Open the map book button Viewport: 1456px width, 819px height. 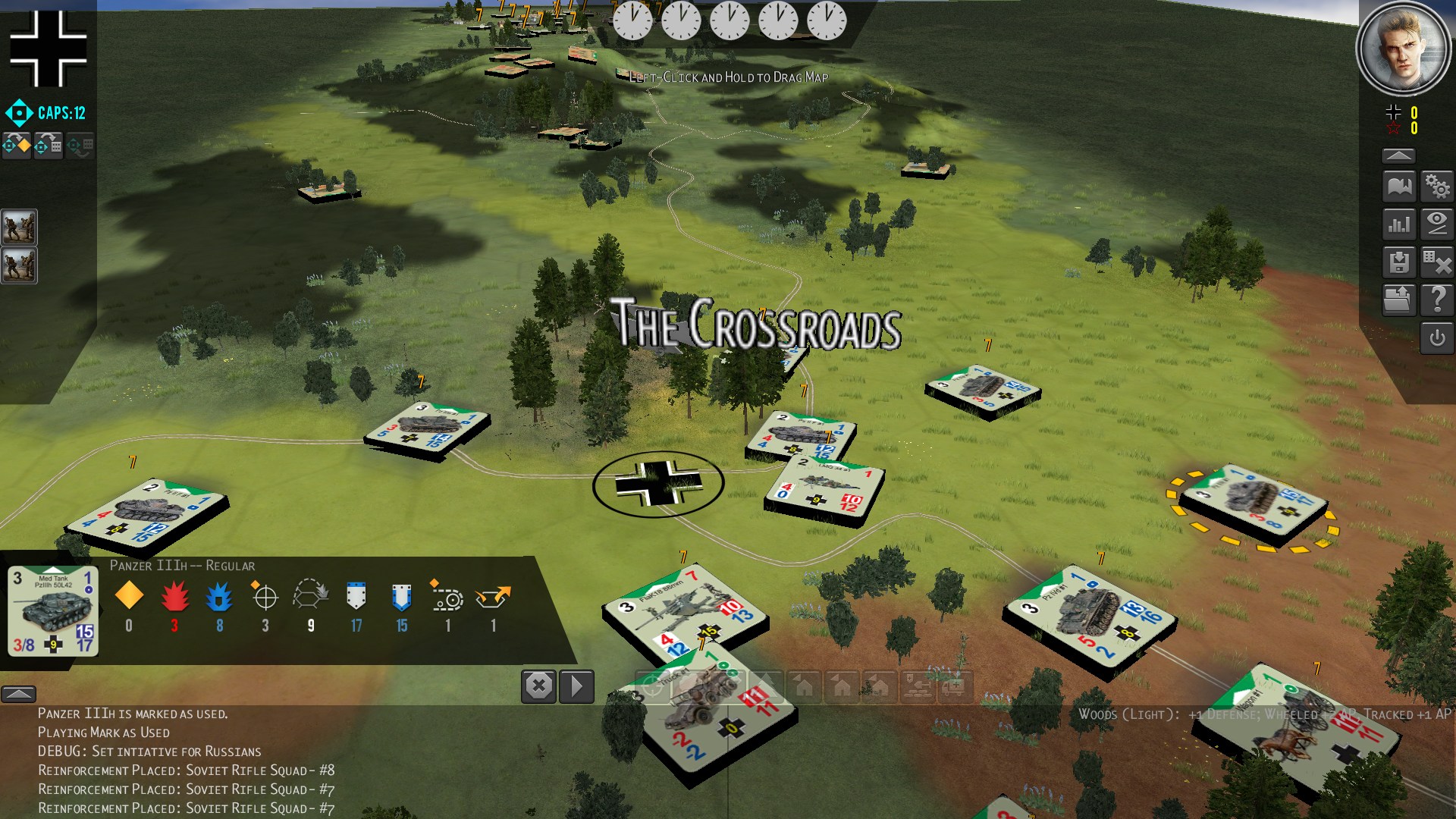point(1399,186)
